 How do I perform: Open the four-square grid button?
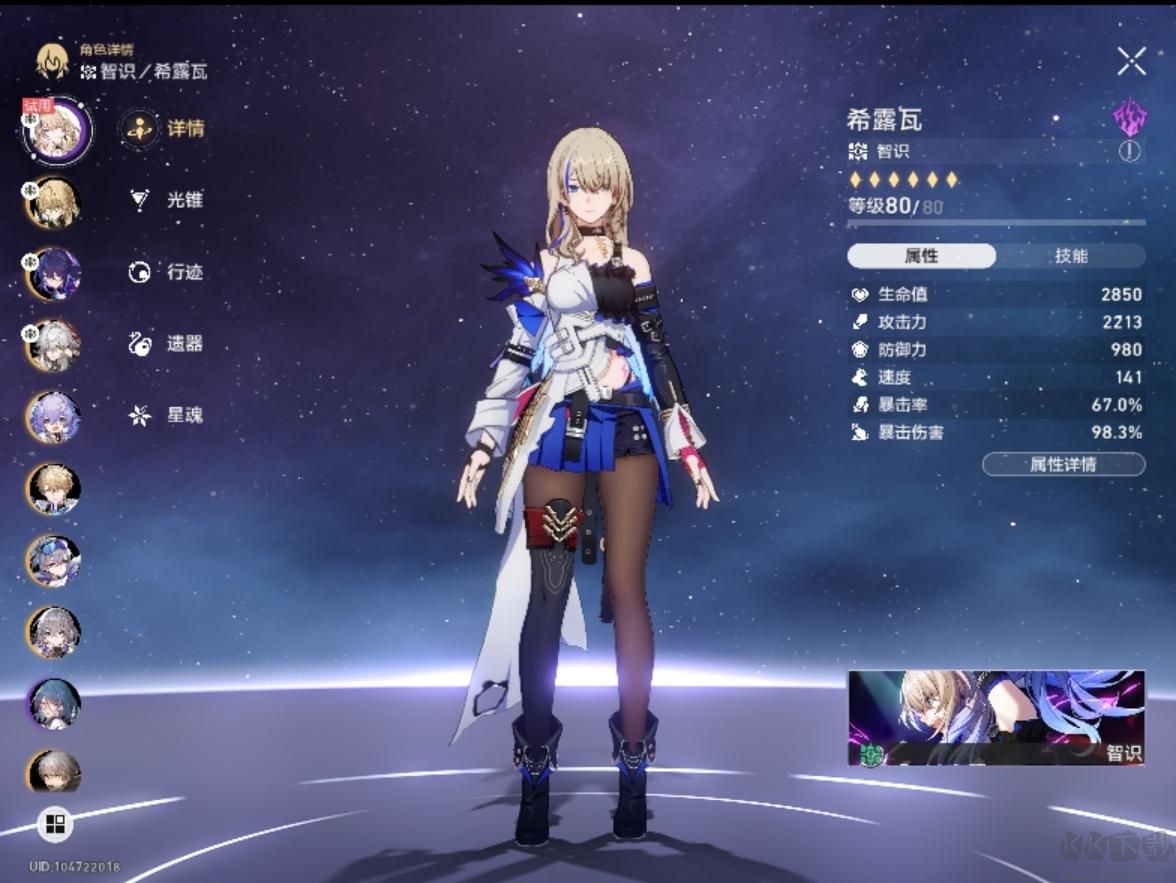(55, 824)
